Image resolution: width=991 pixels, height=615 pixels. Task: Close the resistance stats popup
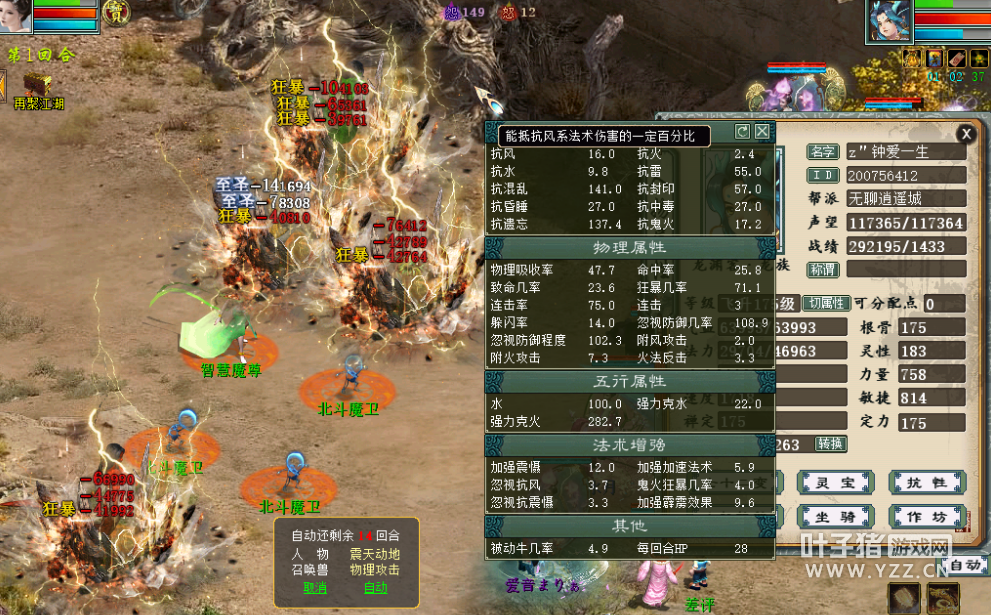762,131
